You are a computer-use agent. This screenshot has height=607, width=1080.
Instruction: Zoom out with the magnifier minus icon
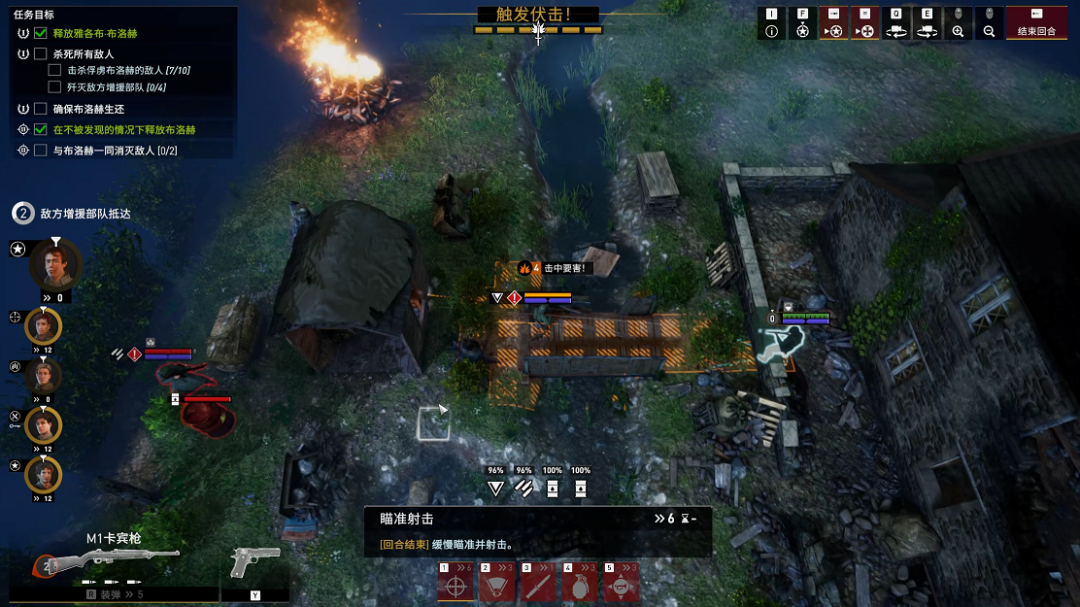click(x=989, y=31)
